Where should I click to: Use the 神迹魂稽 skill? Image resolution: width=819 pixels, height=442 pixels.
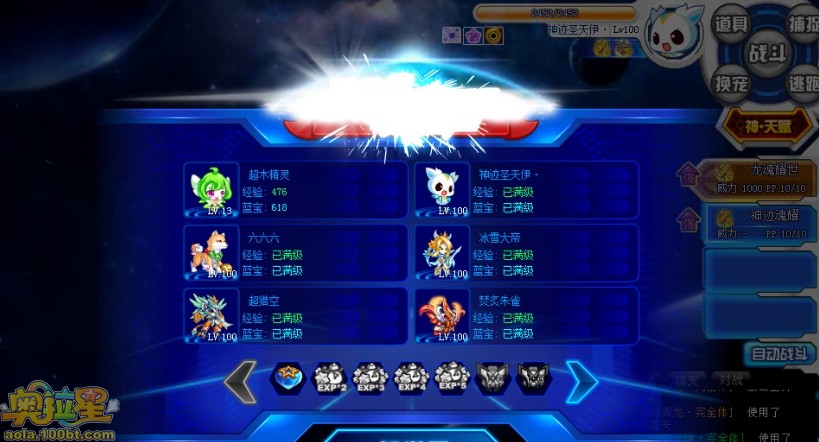pyautogui.click(x=765, y=224)
